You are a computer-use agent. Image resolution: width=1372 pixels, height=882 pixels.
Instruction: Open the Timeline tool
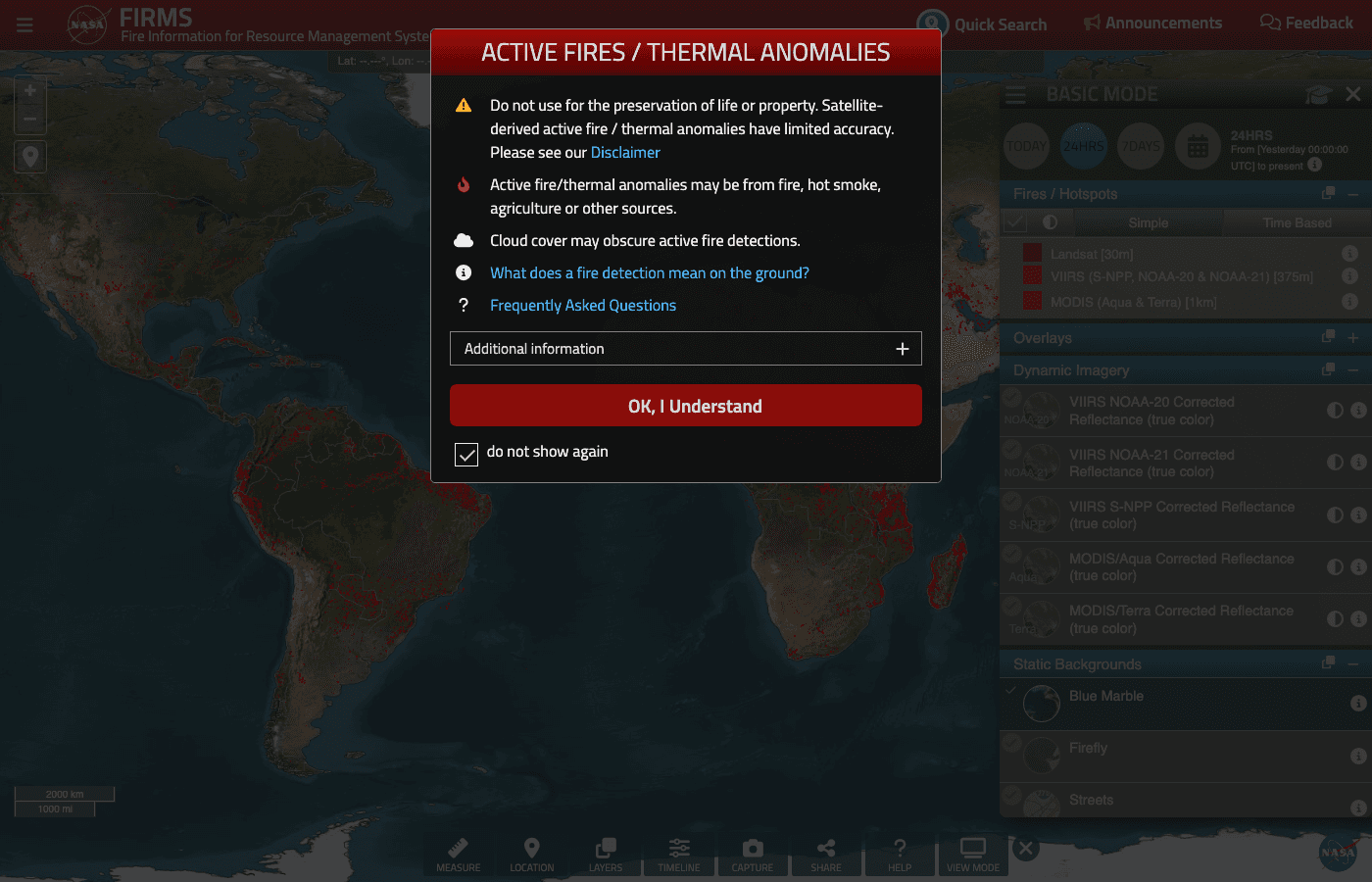coord(678,854)
